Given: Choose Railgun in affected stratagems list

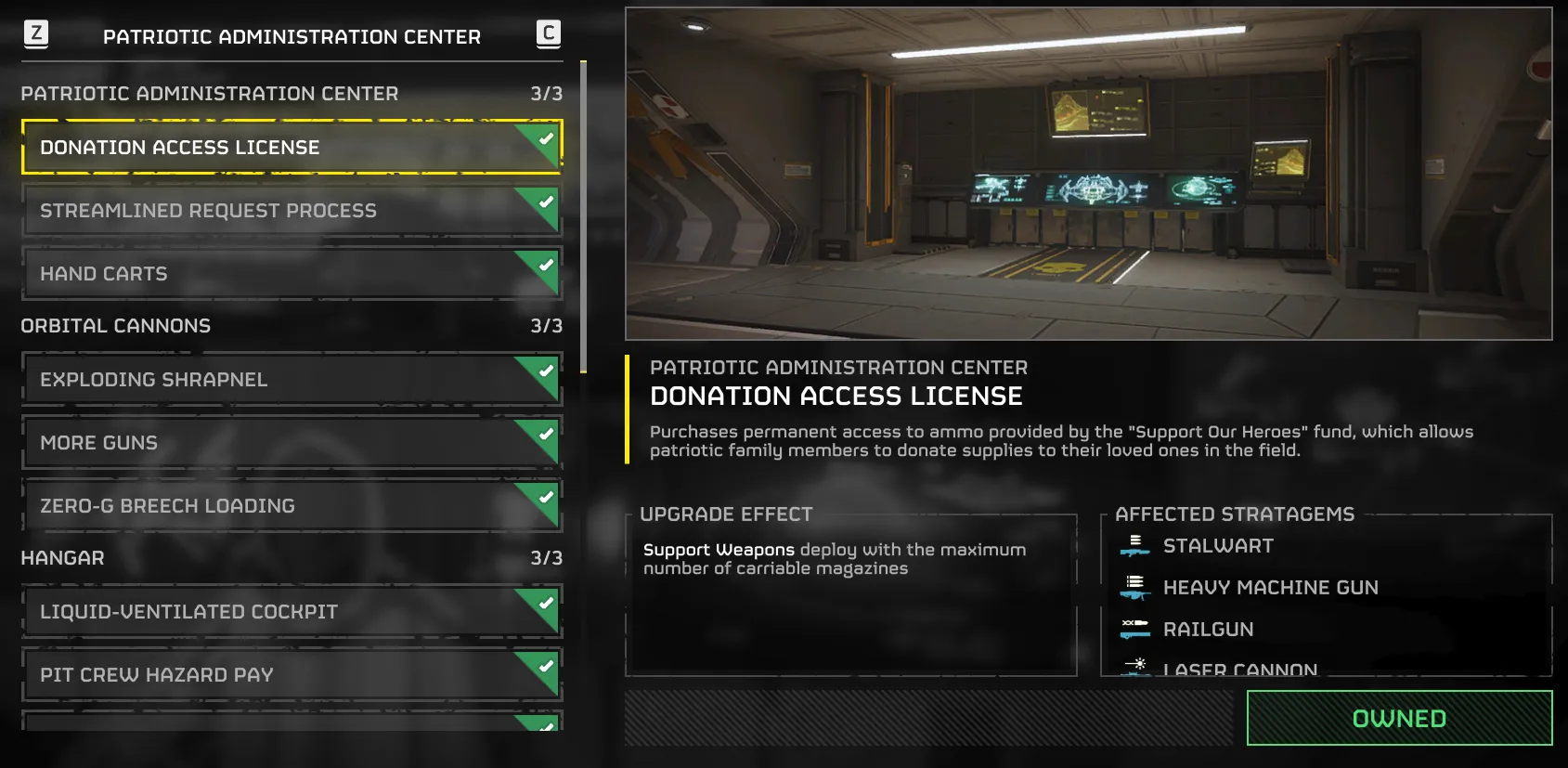Looking at the screenshot, I should tap(1207, 630).
